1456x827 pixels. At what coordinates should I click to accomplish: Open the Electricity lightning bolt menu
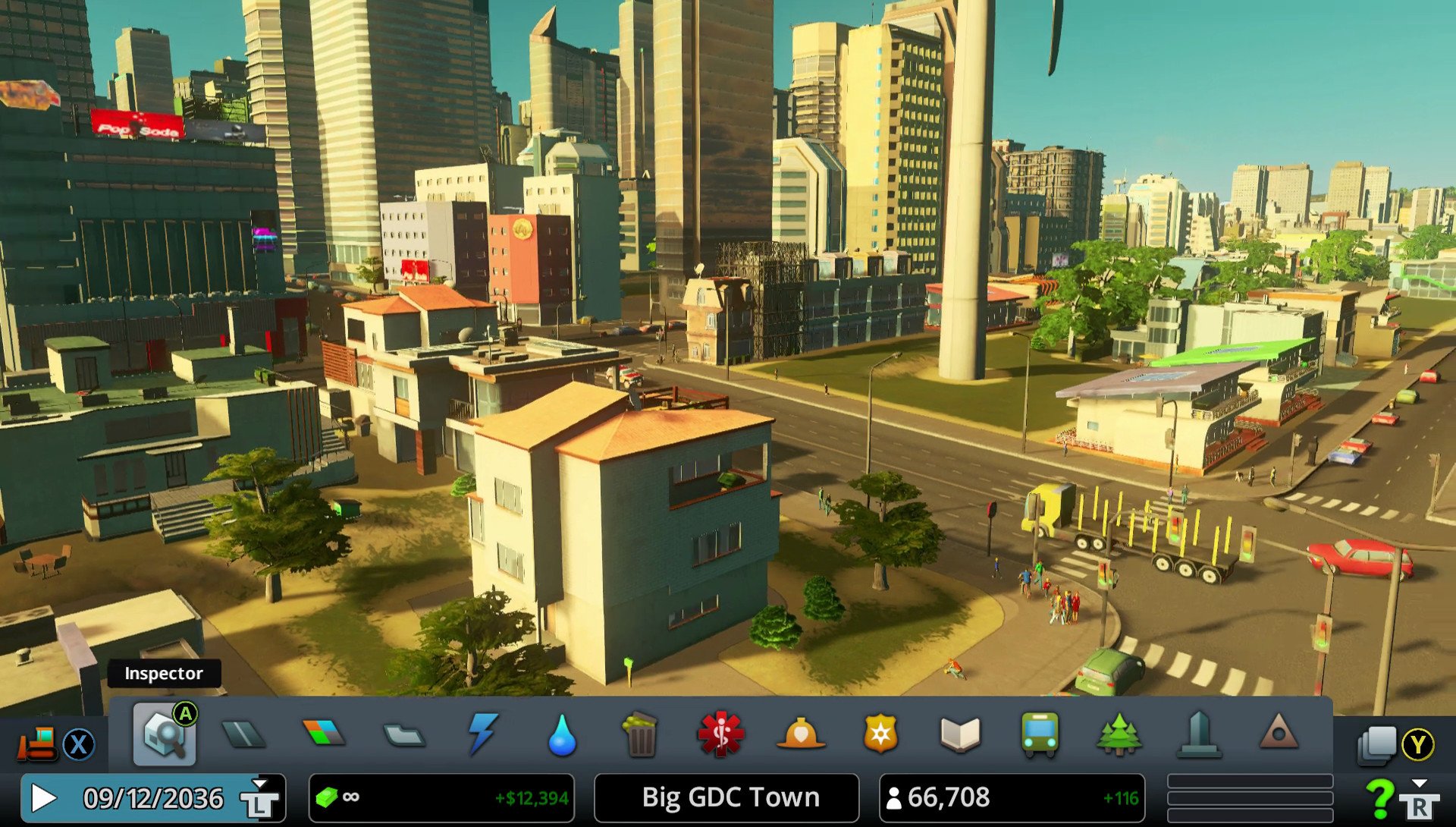[482, 734]
